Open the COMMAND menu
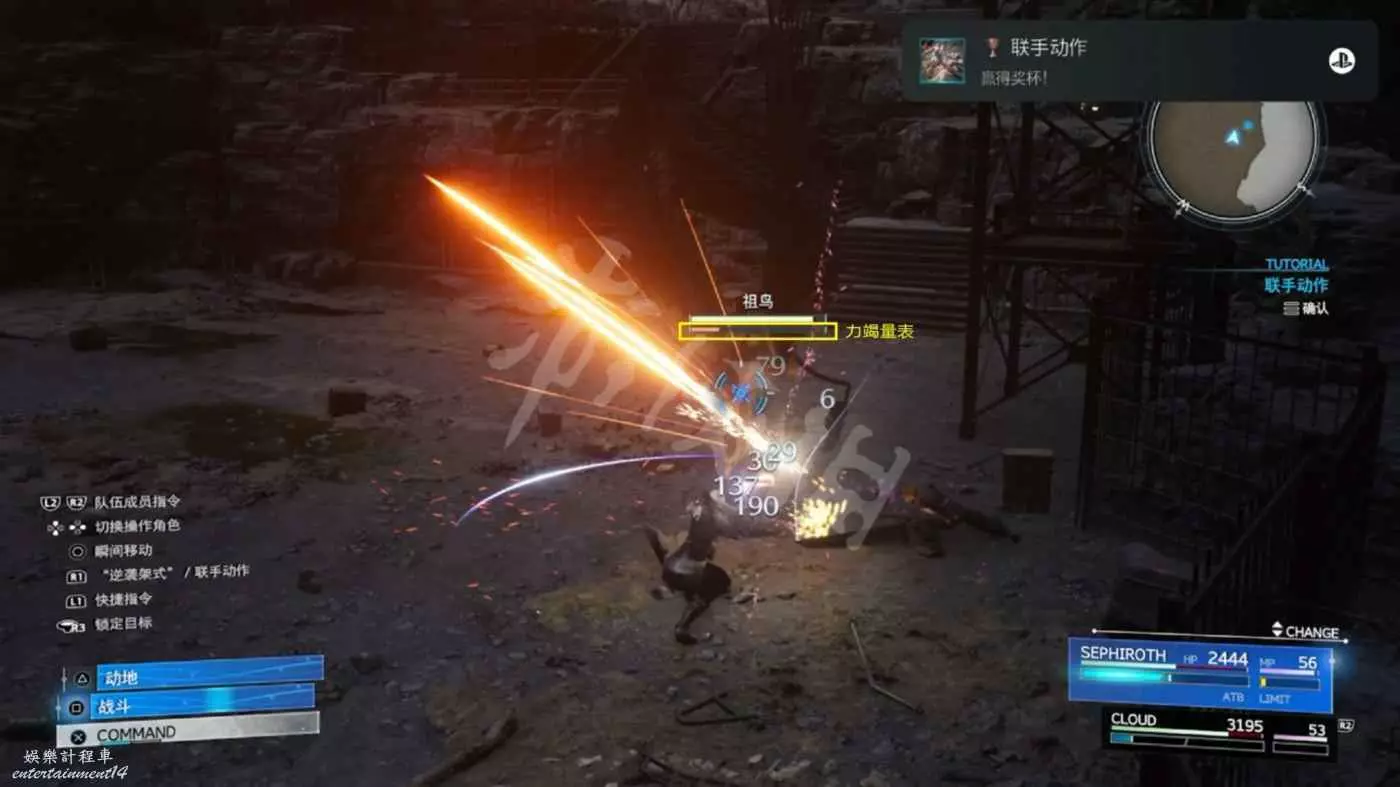1400x787 pixels. coord(205,733)
